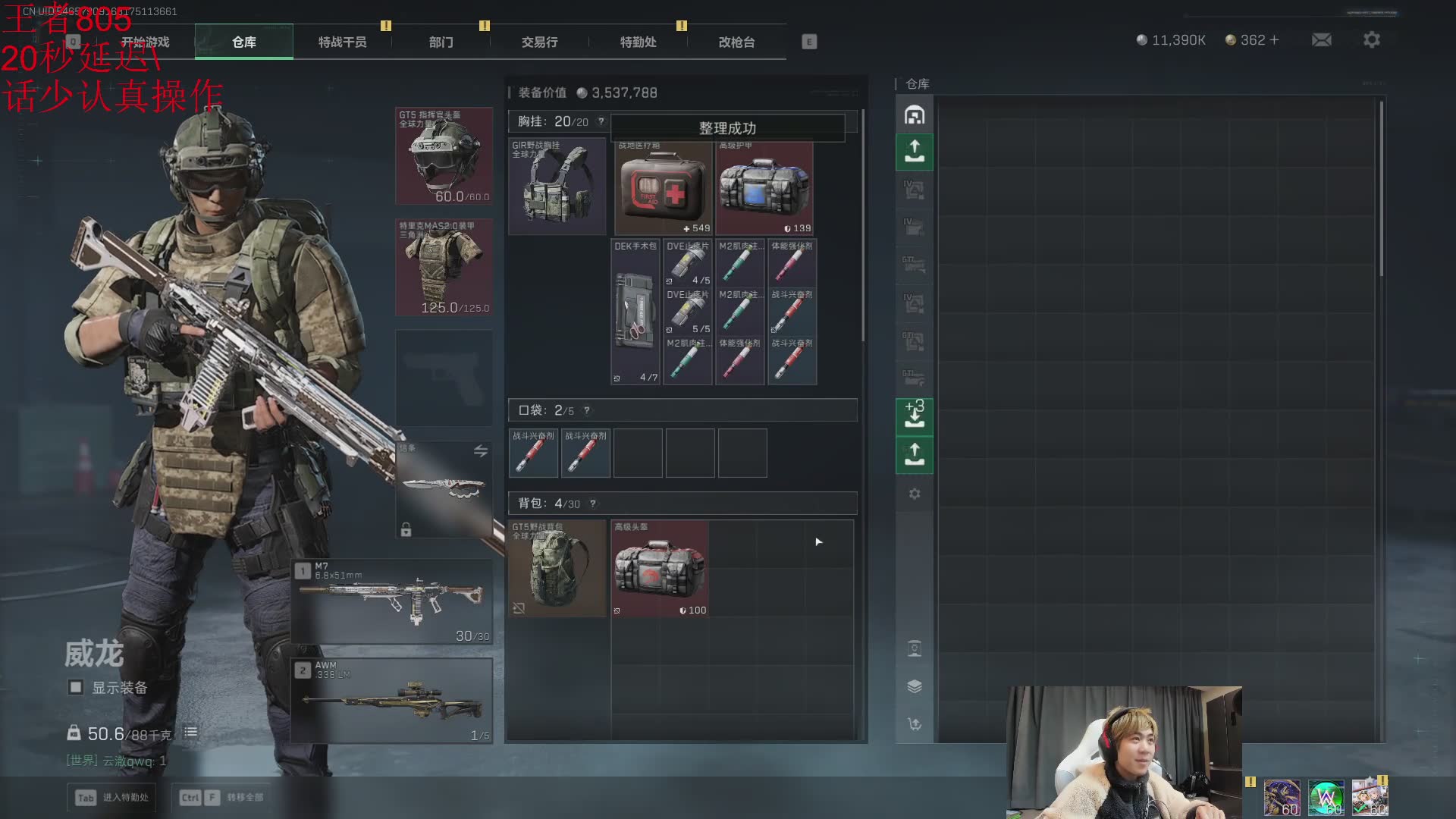
Task: Select the red first aid medical kit
Action: click(x=664, y=188)
